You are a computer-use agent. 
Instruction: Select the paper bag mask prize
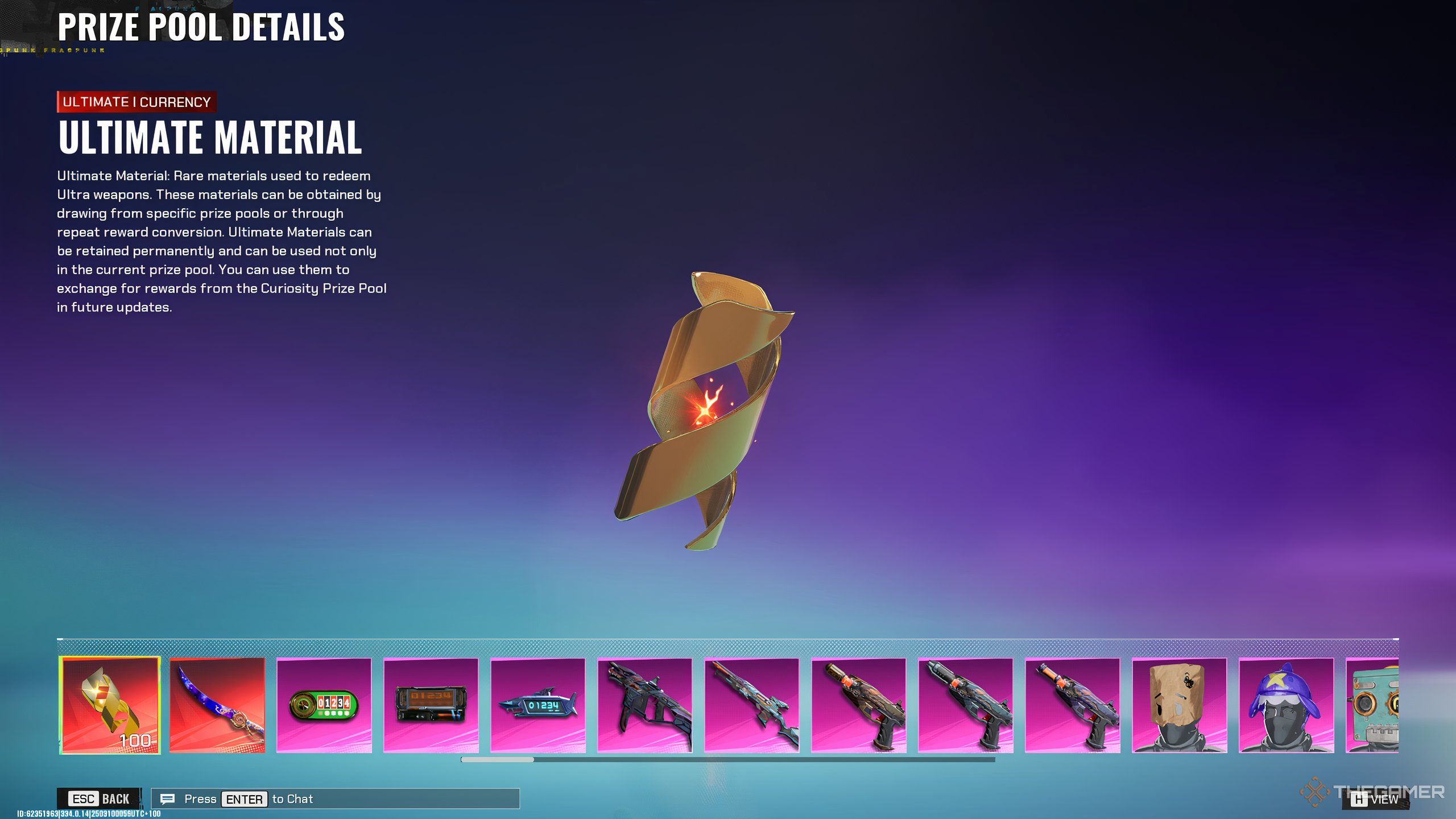[x=1179, y=705]
